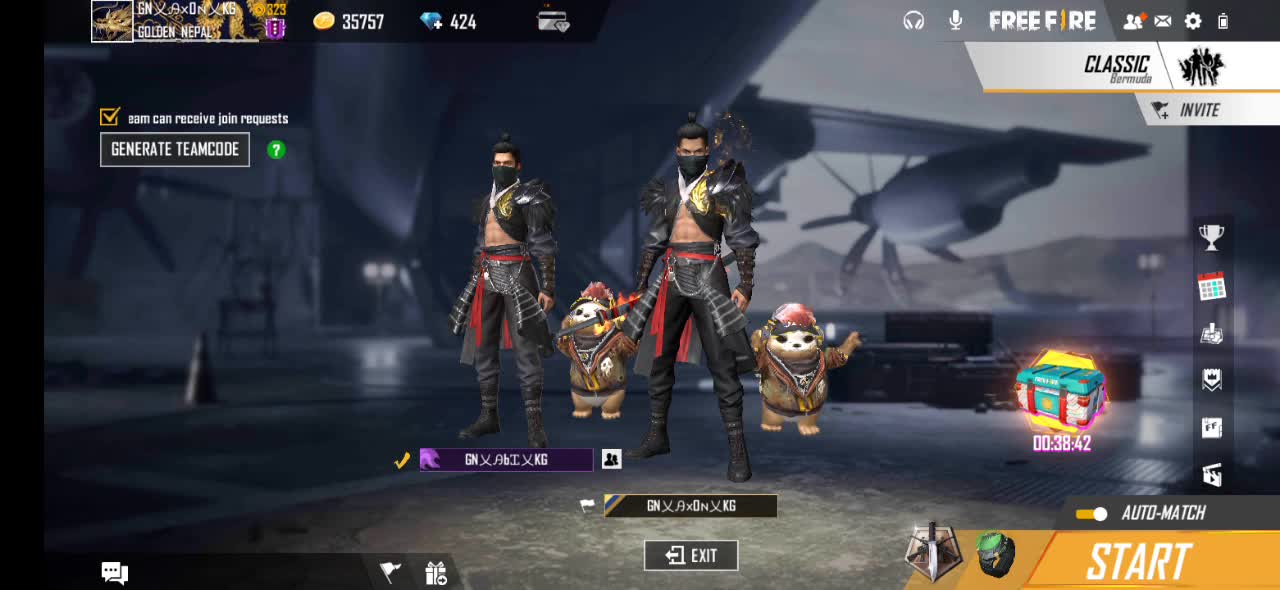Open the trophy ranking icon
Image resolution: width=1280 pixels, height=590 pixels.
point(1211,237)
